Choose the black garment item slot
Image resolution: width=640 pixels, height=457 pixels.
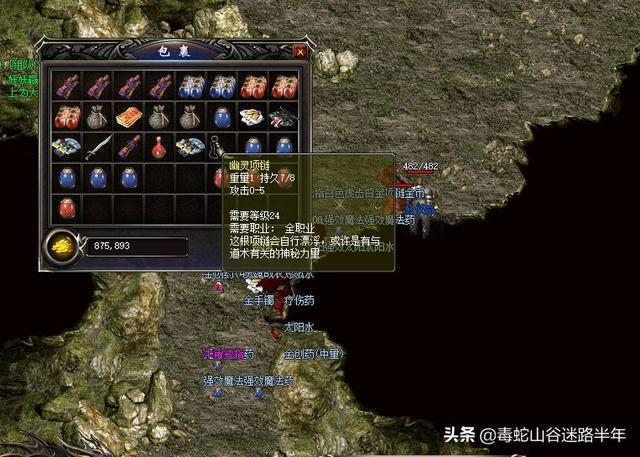pos(284,116)
